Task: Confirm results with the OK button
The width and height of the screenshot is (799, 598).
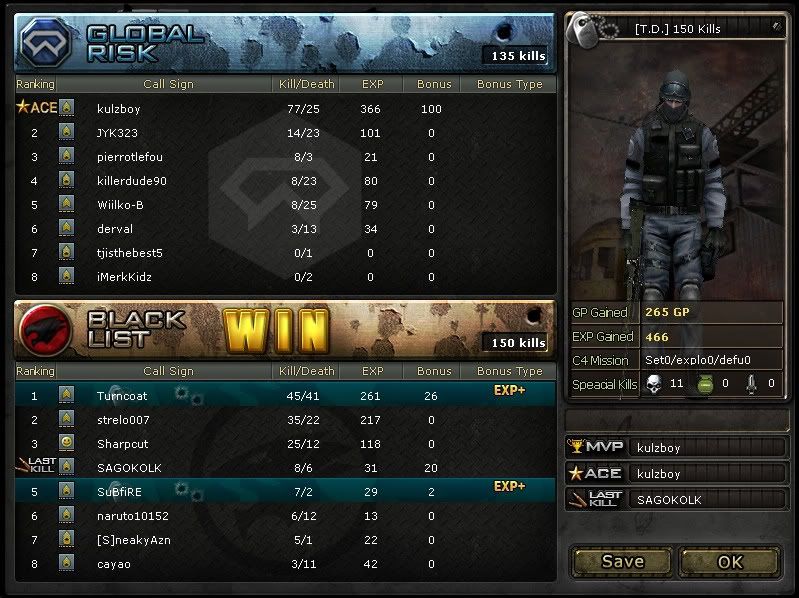Action: tap(730, 561)
